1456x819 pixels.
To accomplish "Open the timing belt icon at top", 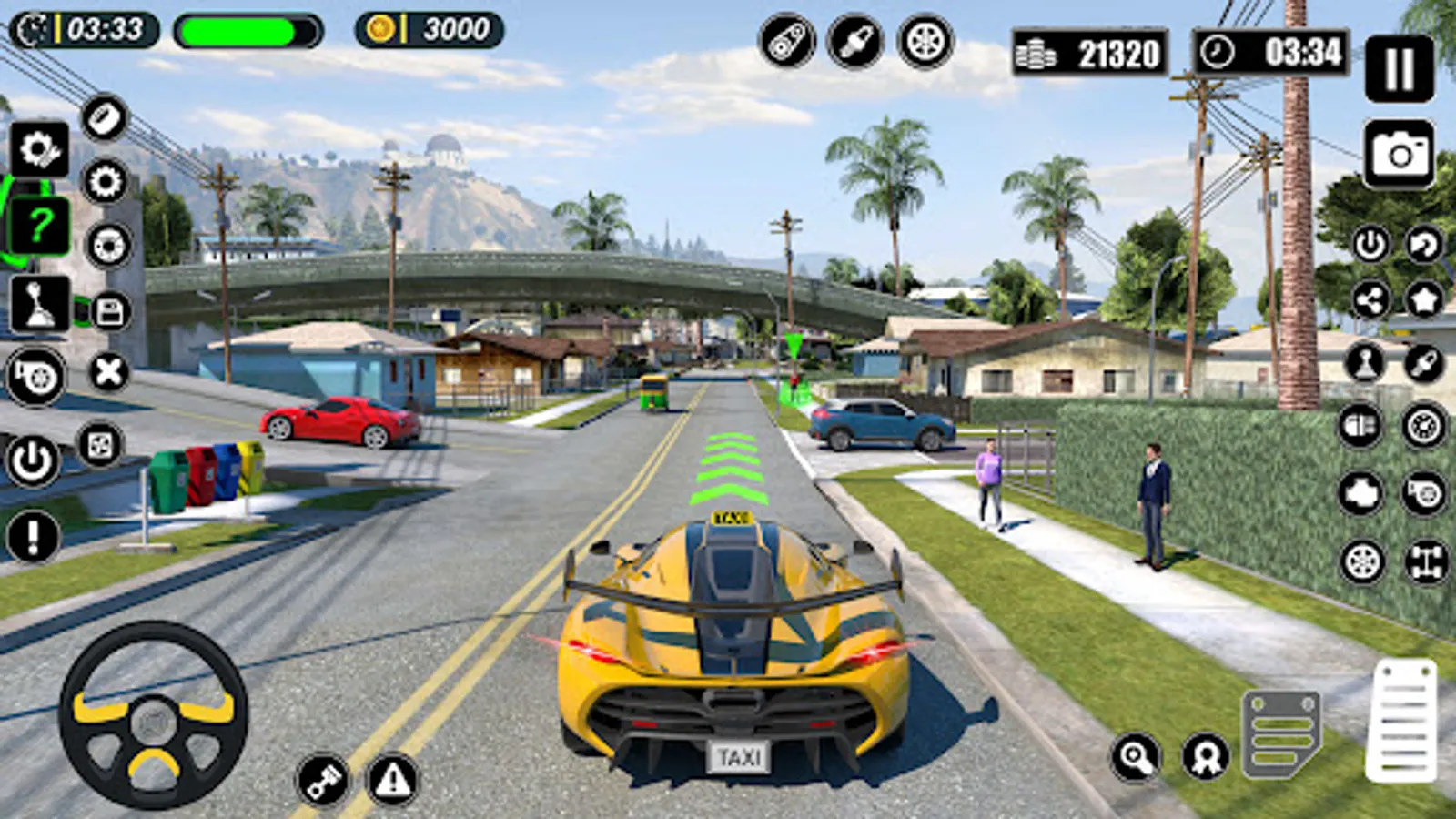I will click(787, 41).
